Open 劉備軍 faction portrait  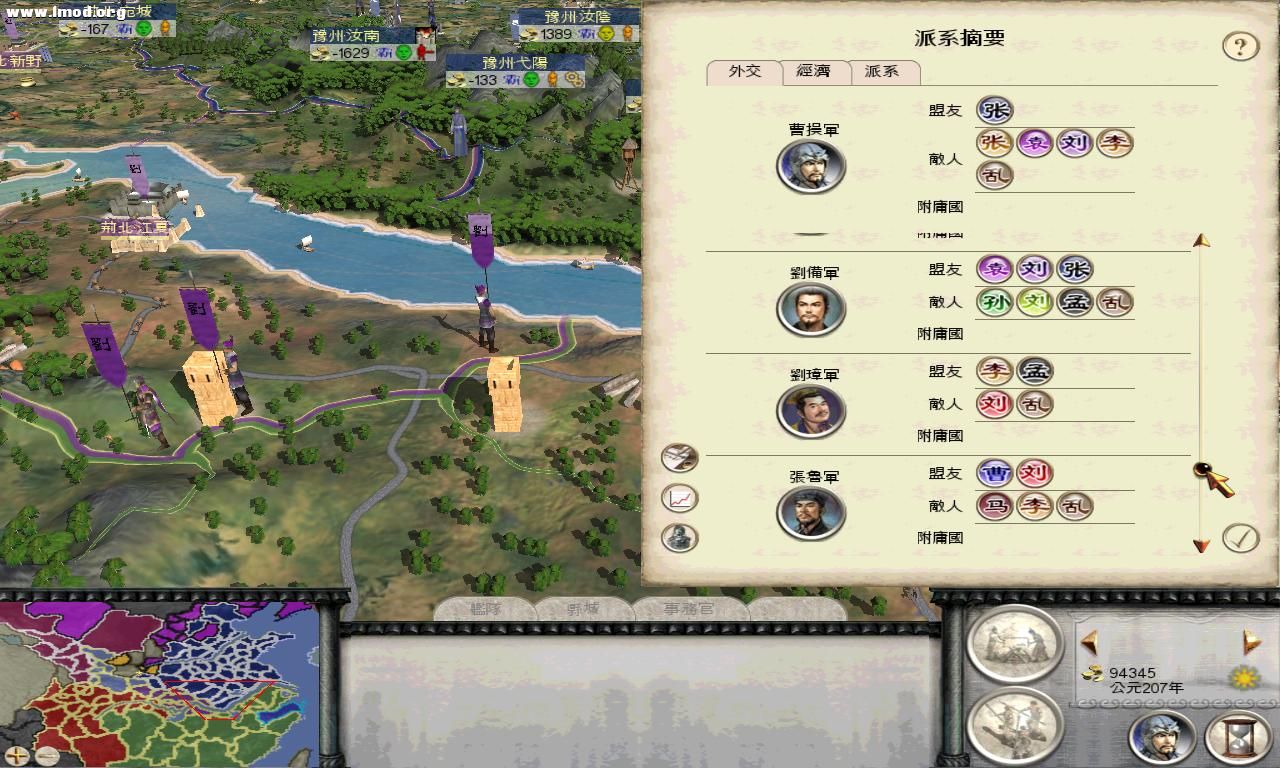tap(811, 309)
